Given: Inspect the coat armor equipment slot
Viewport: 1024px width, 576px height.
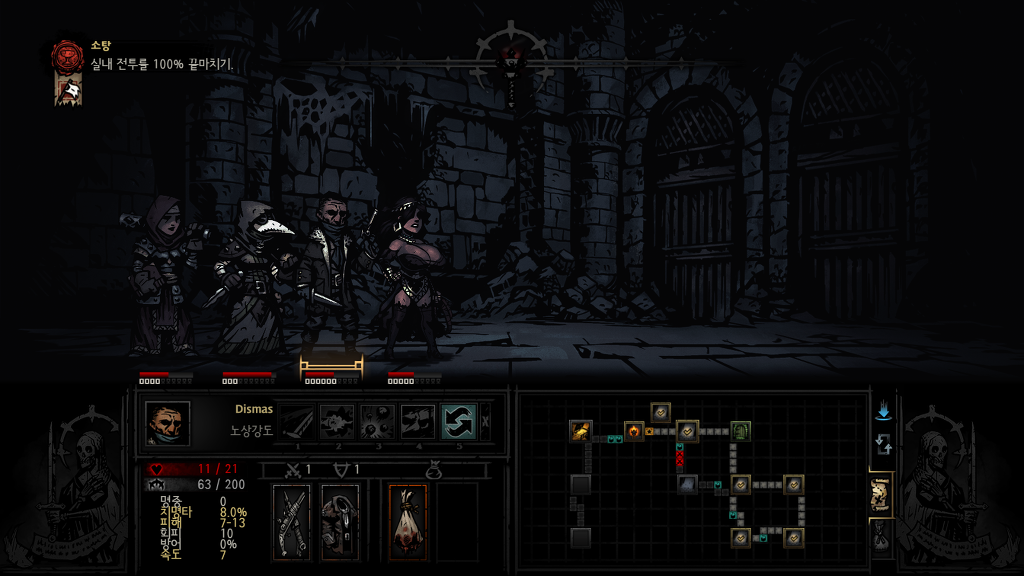Looking at the screenshot, I should [340, 521].
